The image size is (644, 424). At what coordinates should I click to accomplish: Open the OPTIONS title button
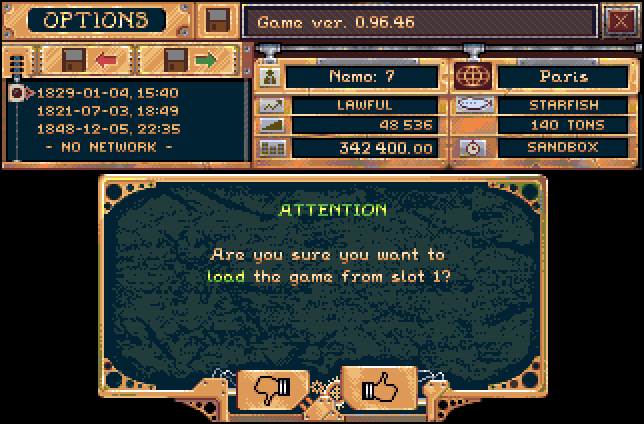[x=95, y=20]
